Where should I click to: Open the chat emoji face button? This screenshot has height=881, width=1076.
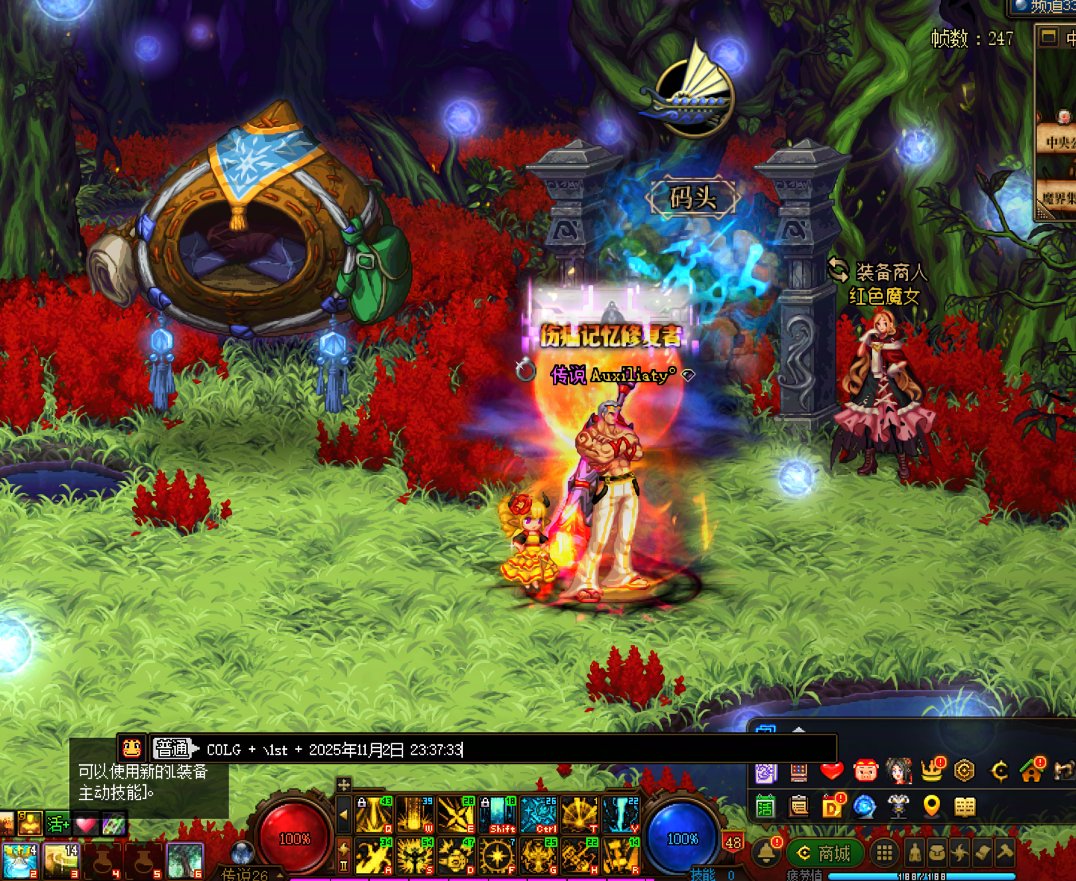(131, 747)
